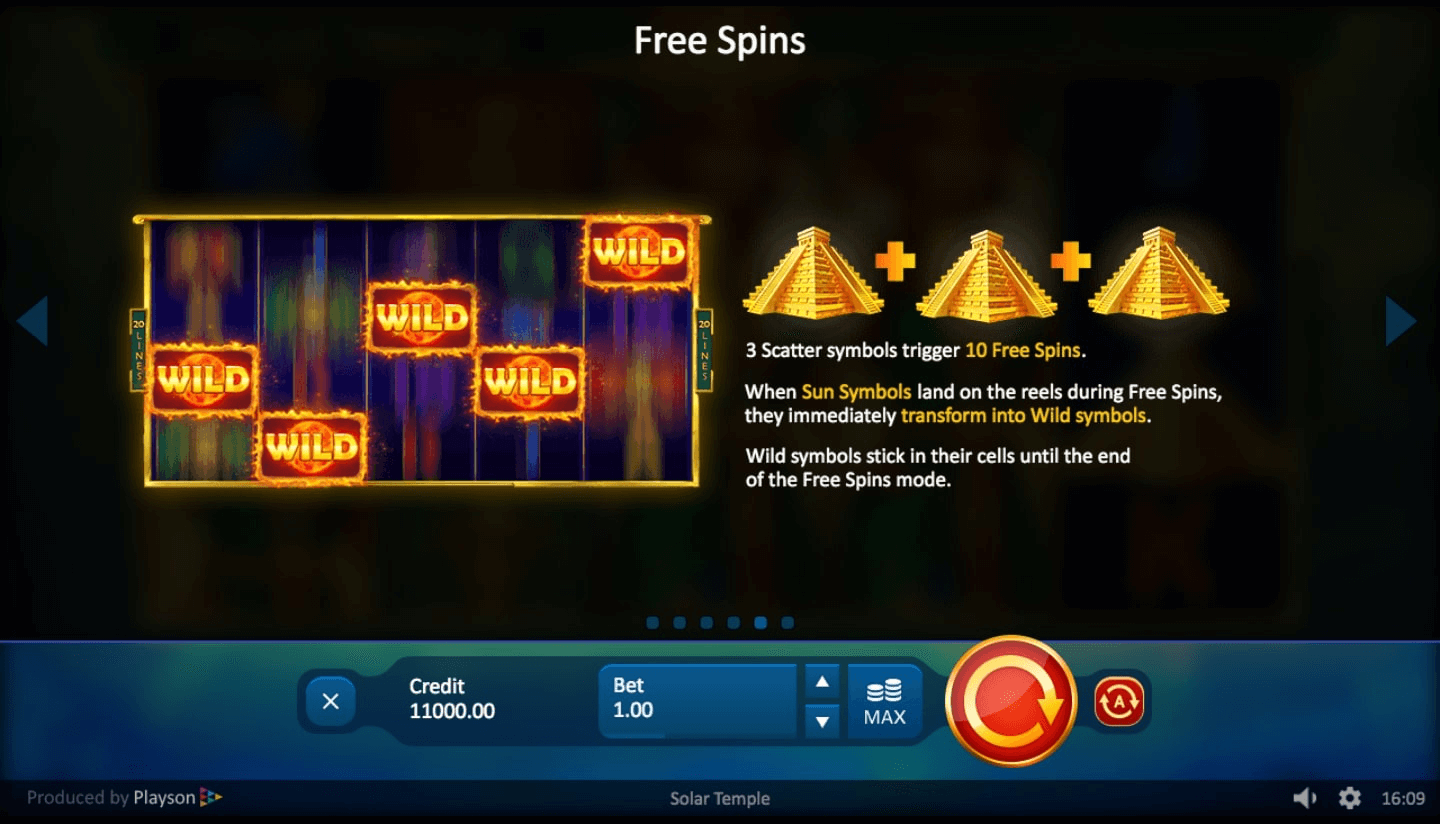The image size is (1440, 824).
Task: Mute the game sound via speaker icon
Action: [x=1306, y=798]
